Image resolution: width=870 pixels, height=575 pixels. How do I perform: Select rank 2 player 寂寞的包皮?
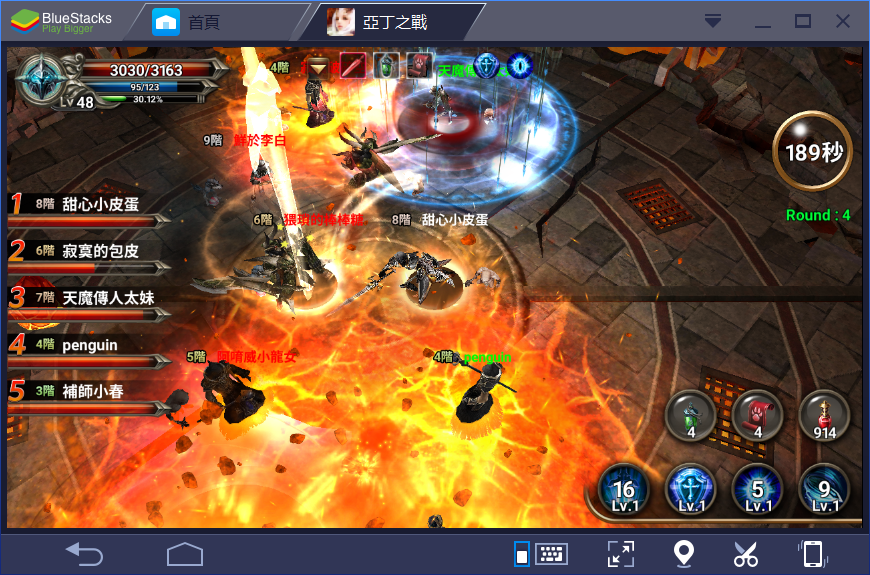click(x=90, y=252)
